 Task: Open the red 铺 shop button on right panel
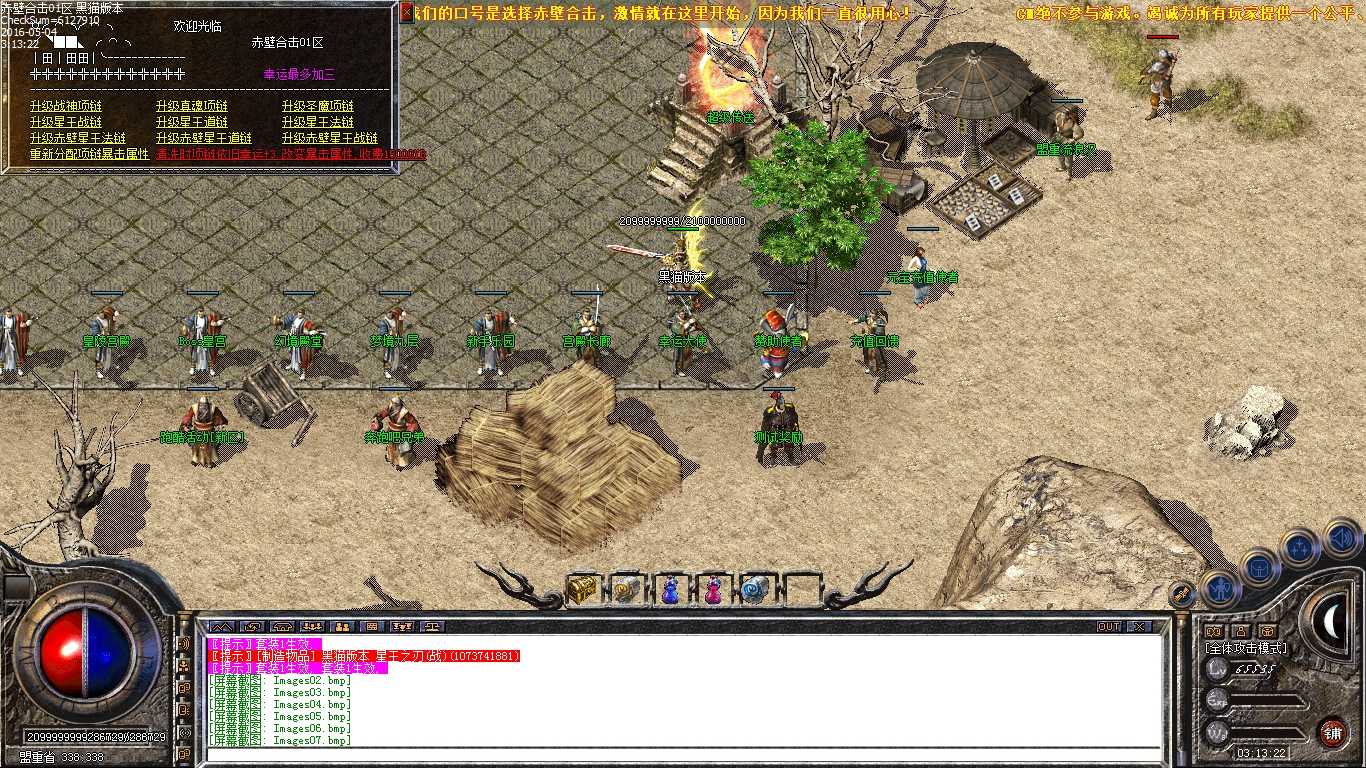[x=1332, y=733]
